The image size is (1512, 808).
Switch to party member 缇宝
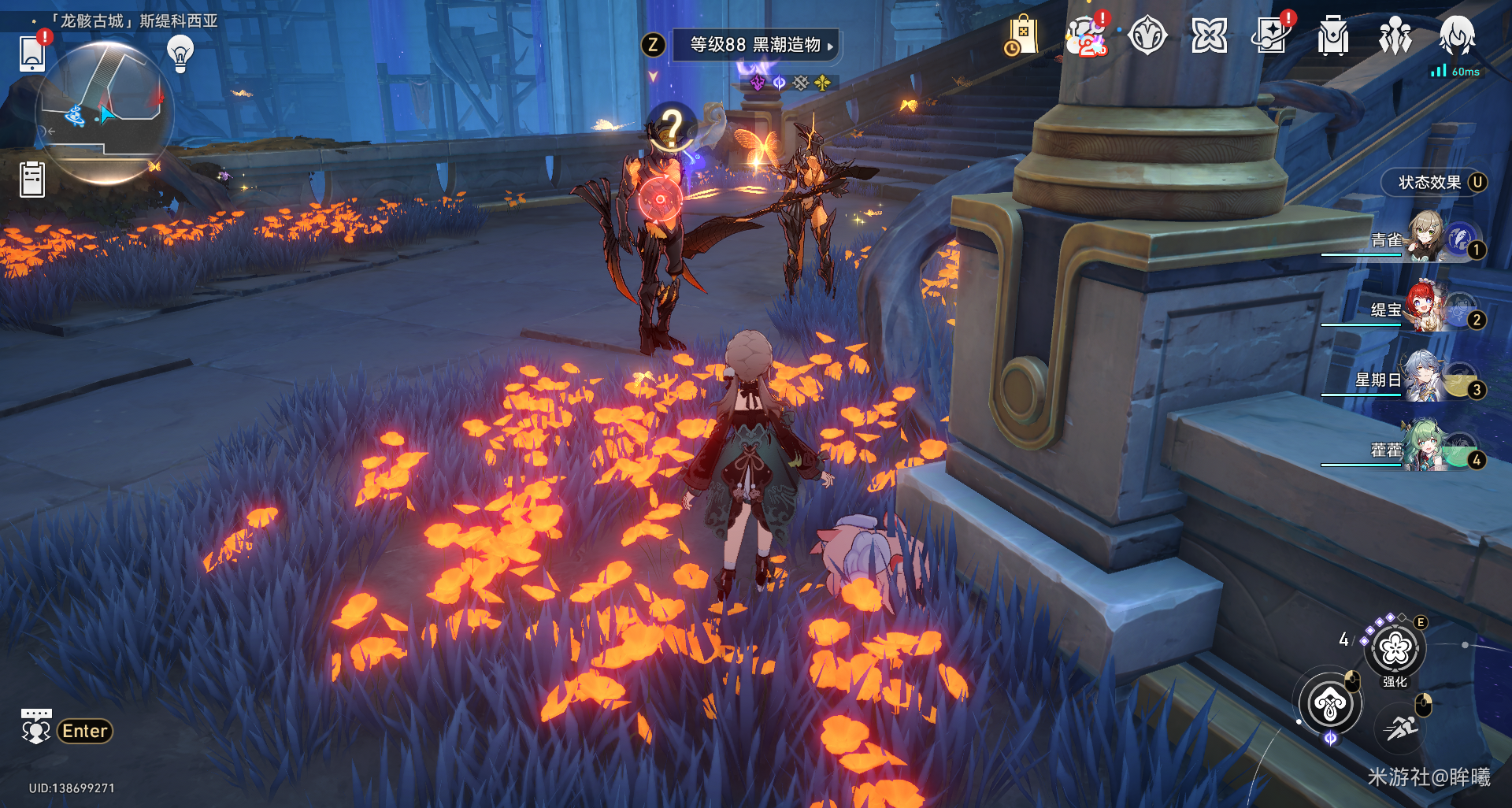(x=1425, y=306)
